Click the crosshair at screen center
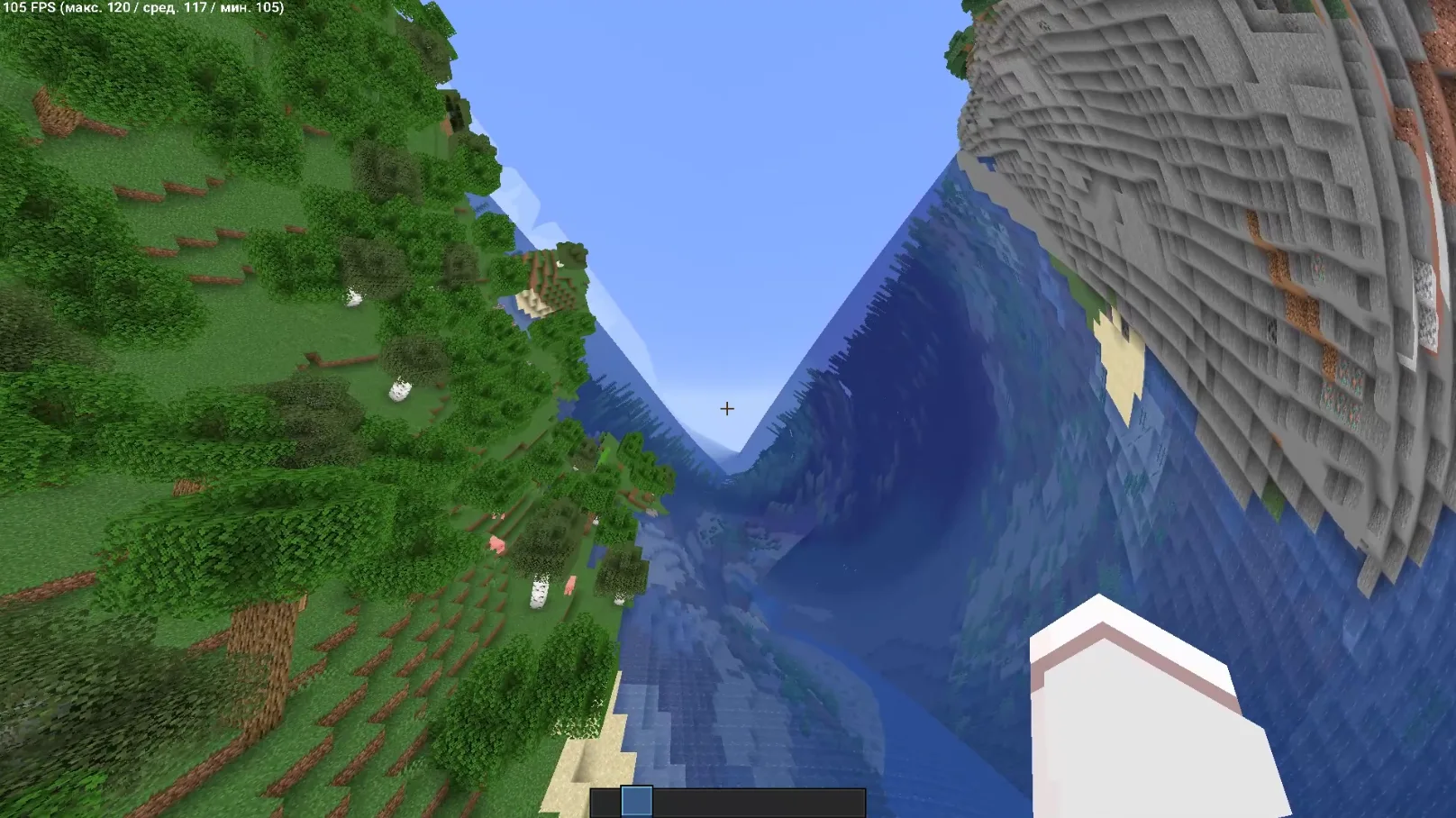The width and height of the screenshot is (1456, 818). click(727, 408)
